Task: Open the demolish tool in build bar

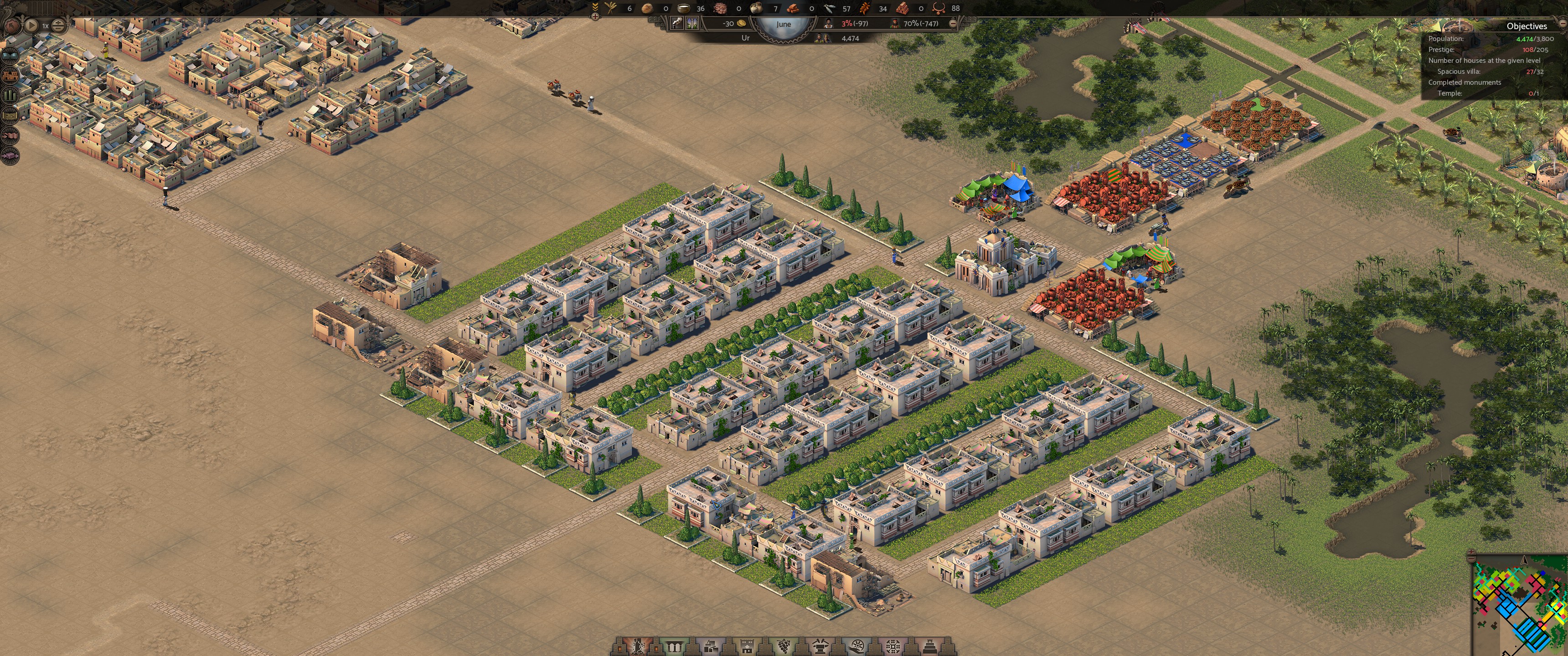Action: tap(638, 647)
